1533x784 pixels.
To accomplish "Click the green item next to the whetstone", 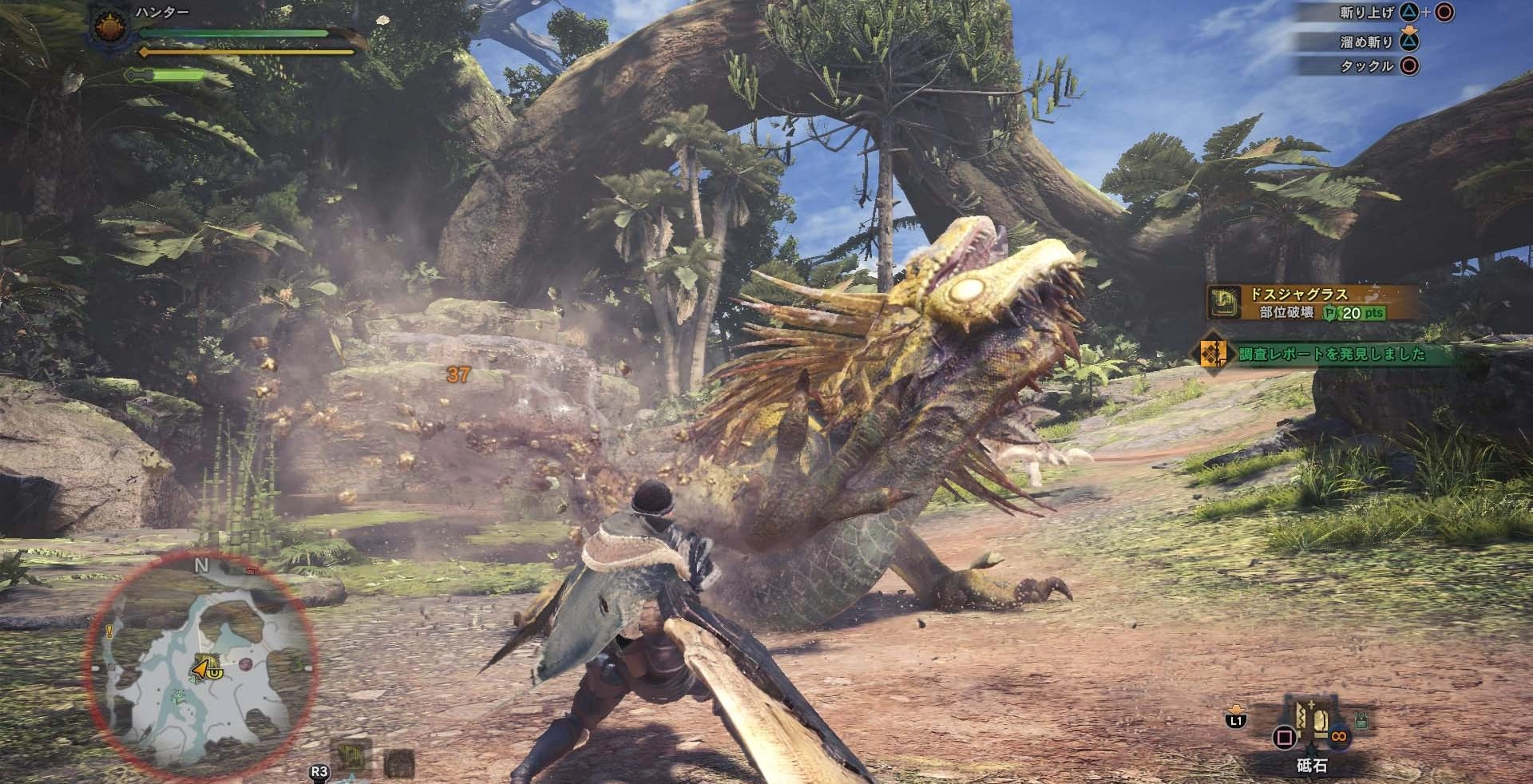I will pyautogui.click(x=1361, y=721).
